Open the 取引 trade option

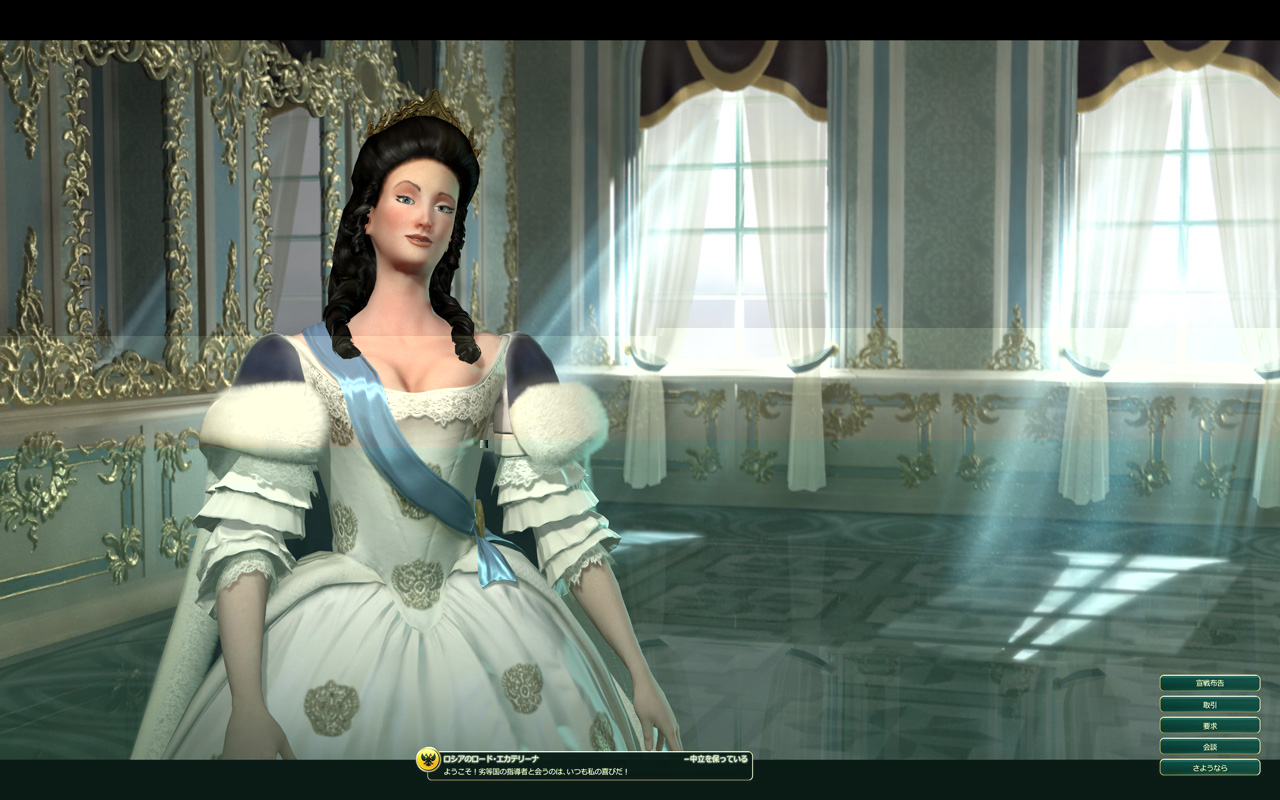[x=1209, y=704]
